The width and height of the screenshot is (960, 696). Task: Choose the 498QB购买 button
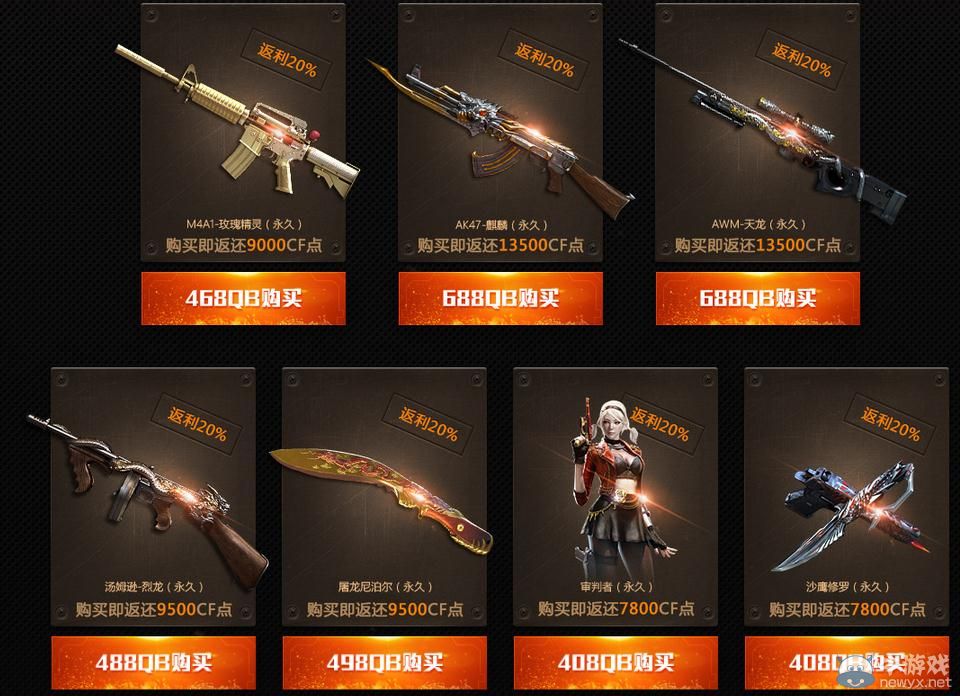[x=384, y=662]
